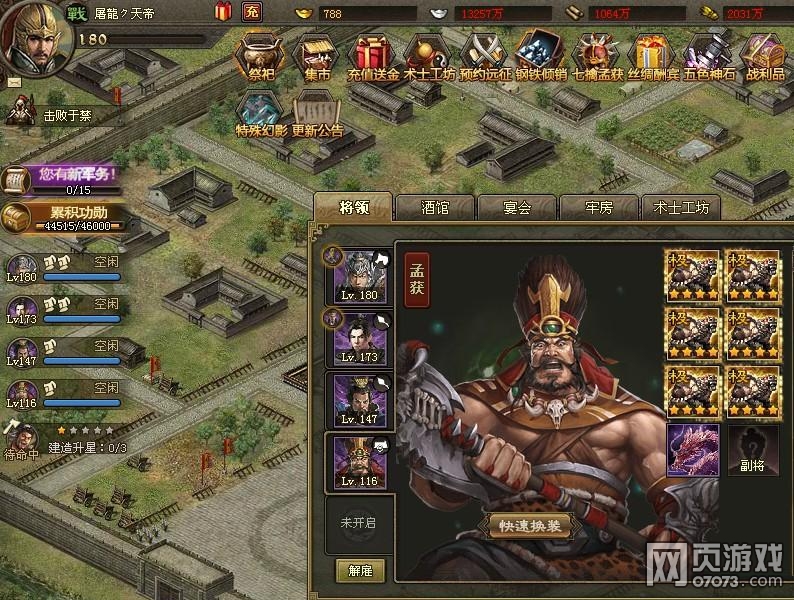Open the 充值送金 gift icon
Viewport: 794px width, 600px height.
[372, 57]
